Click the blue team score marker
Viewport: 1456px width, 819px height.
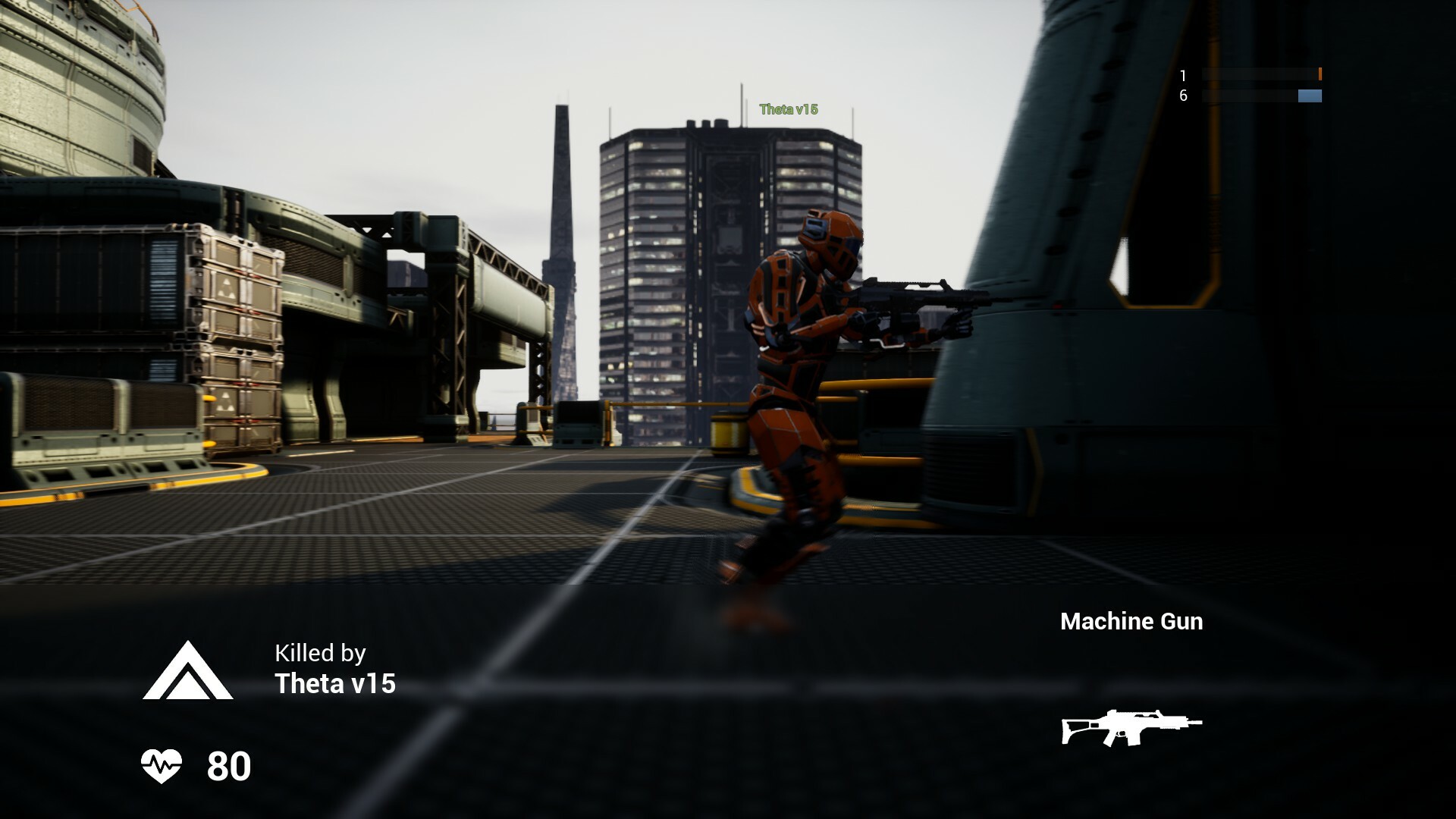click(1308, 97)
